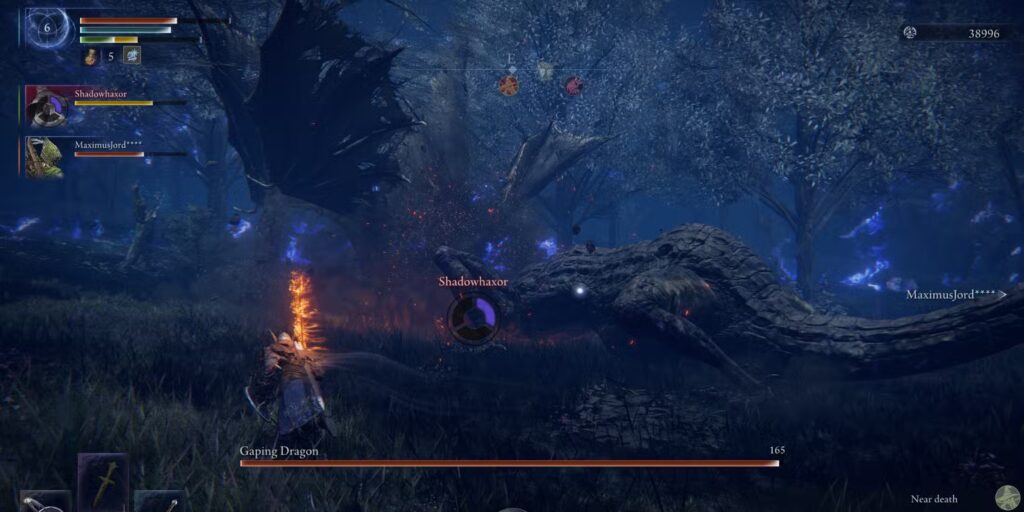Select the equipped dagger weapon slot

coord(103,483)
